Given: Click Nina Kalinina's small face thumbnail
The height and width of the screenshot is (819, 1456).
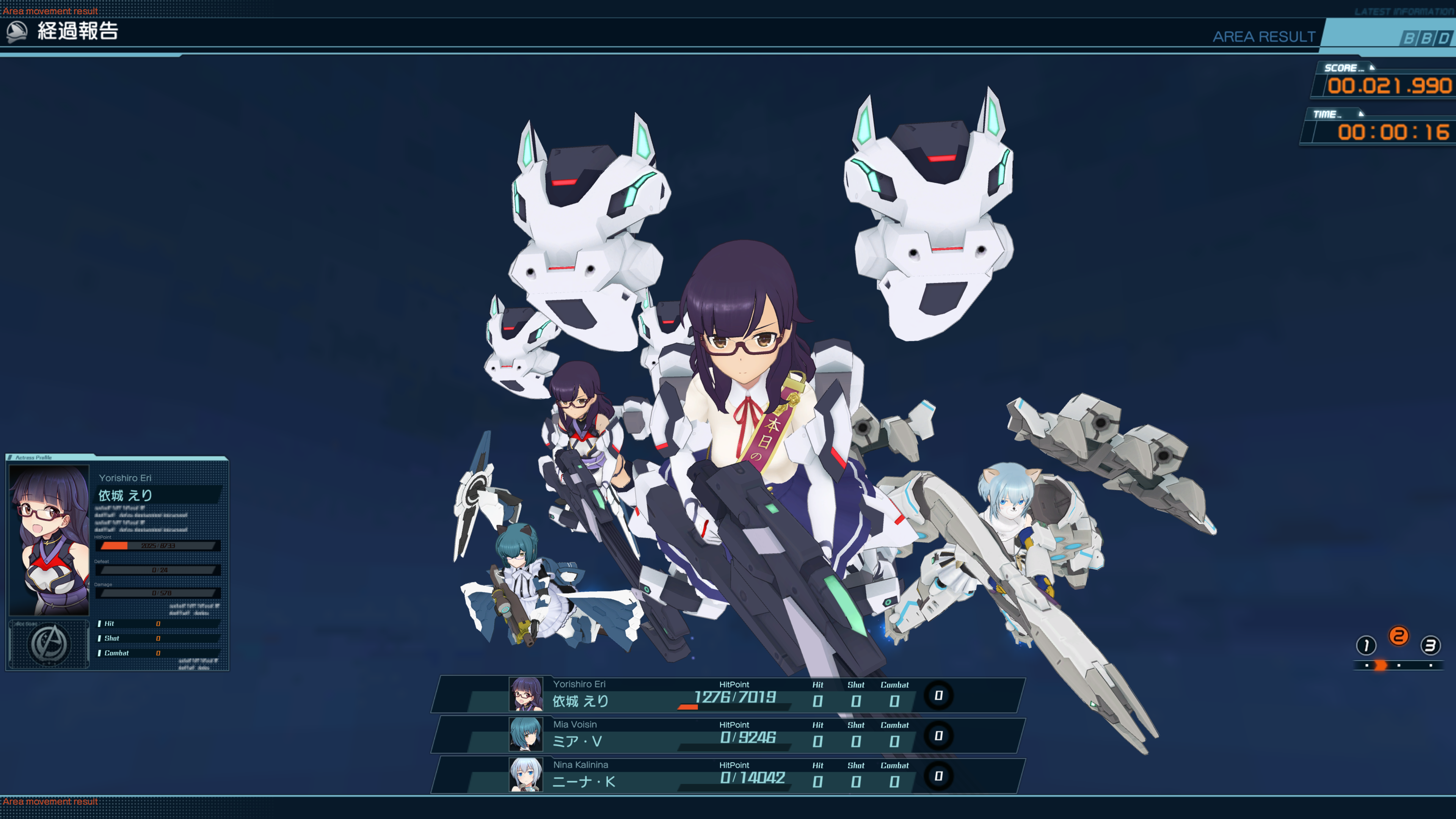Looking at the screenshot, I should click(526, 775).
